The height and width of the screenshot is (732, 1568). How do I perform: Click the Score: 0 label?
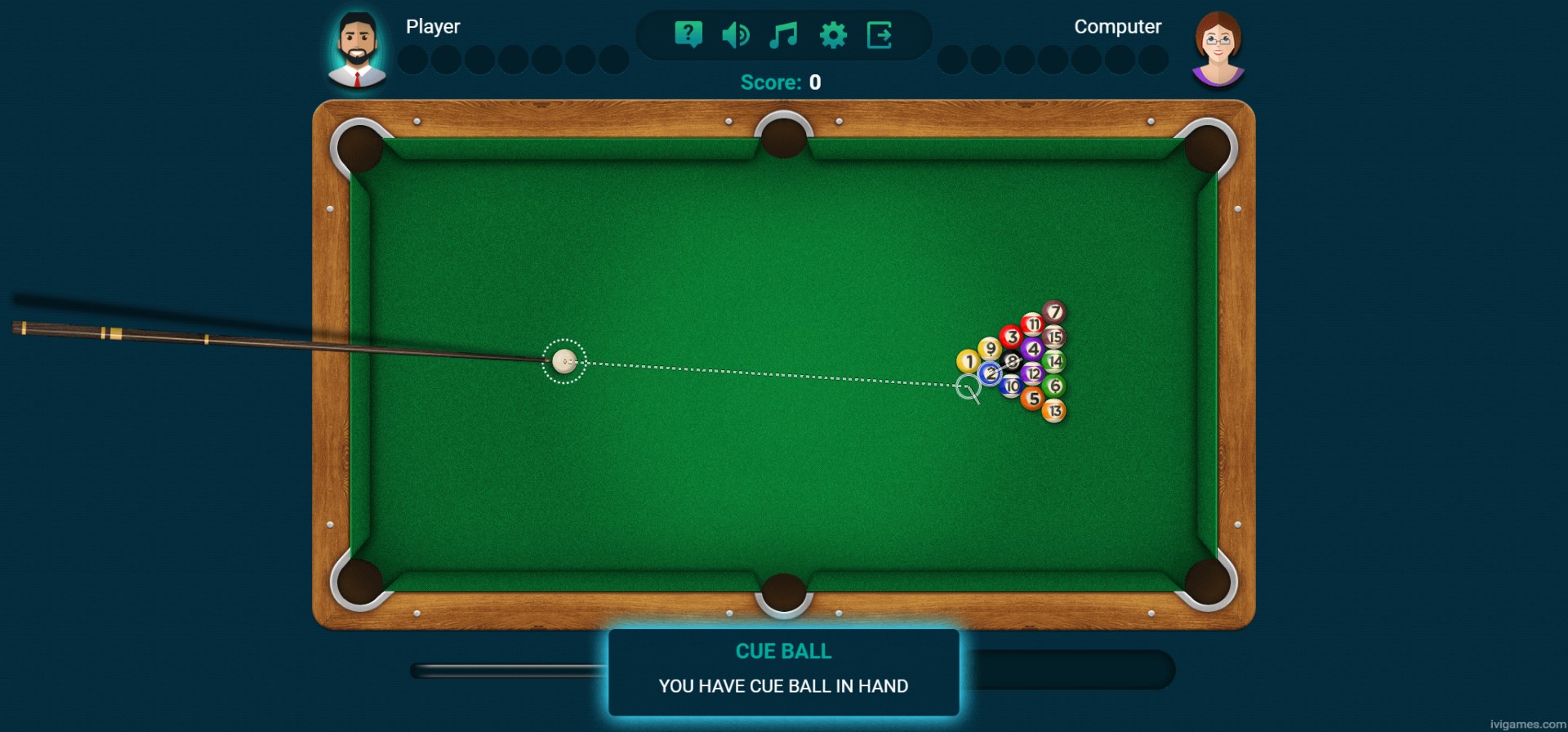coord(781,82)
